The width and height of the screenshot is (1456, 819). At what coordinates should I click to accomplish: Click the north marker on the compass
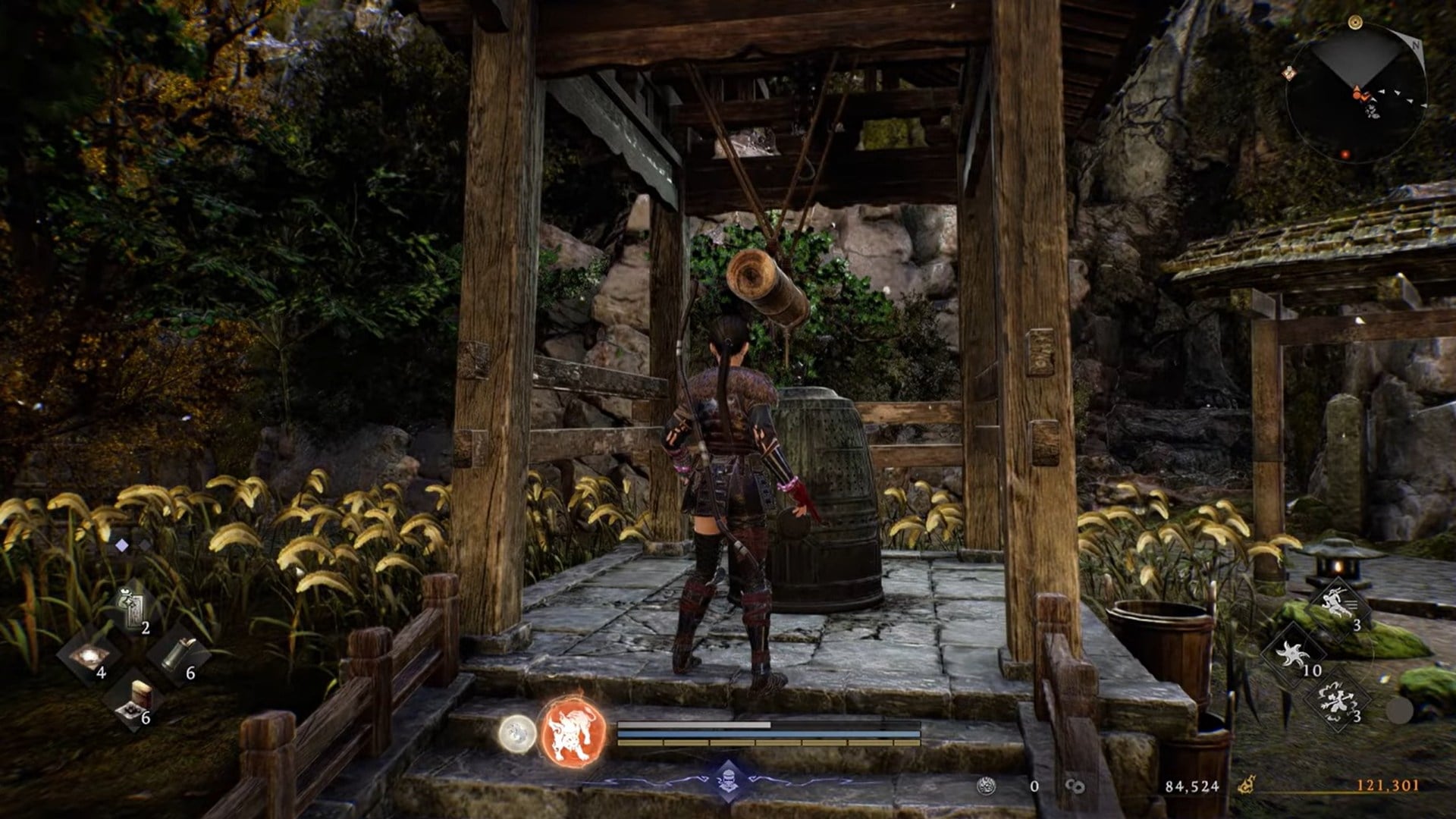[x=1417, y=45]
